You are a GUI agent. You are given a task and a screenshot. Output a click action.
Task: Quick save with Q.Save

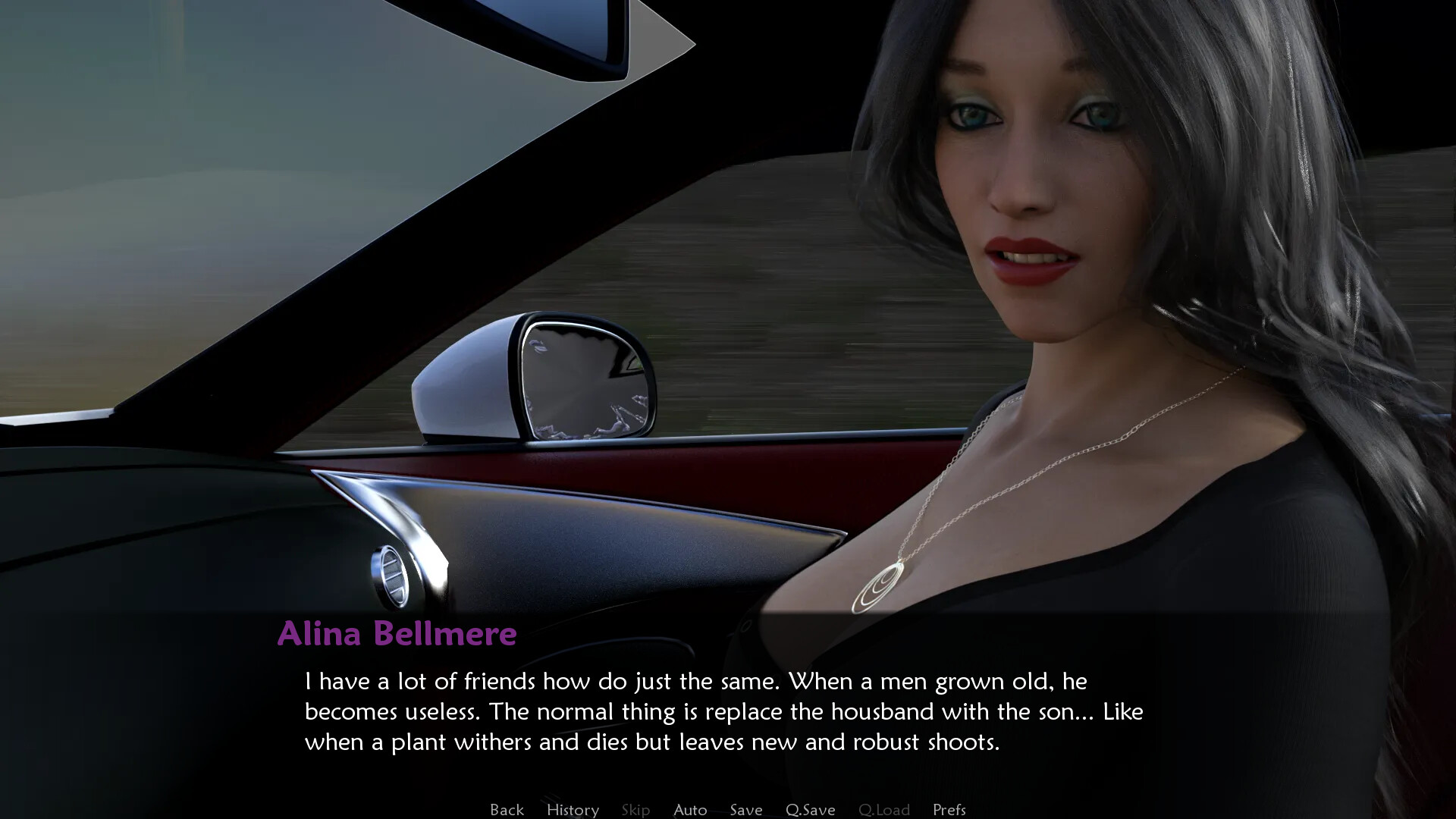[810, 809]
